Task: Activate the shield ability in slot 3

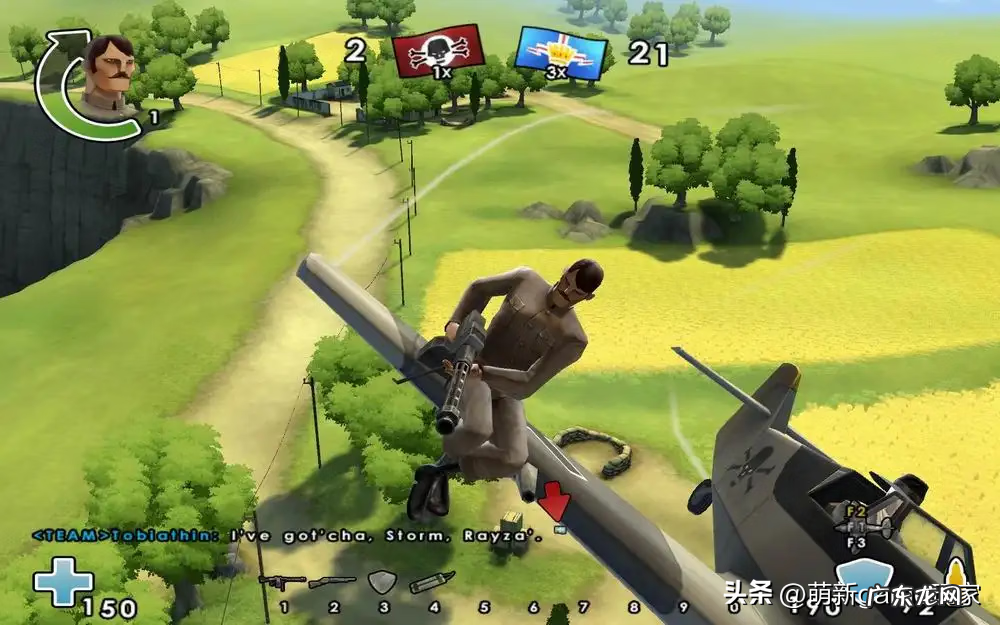Action: [383, 581]
